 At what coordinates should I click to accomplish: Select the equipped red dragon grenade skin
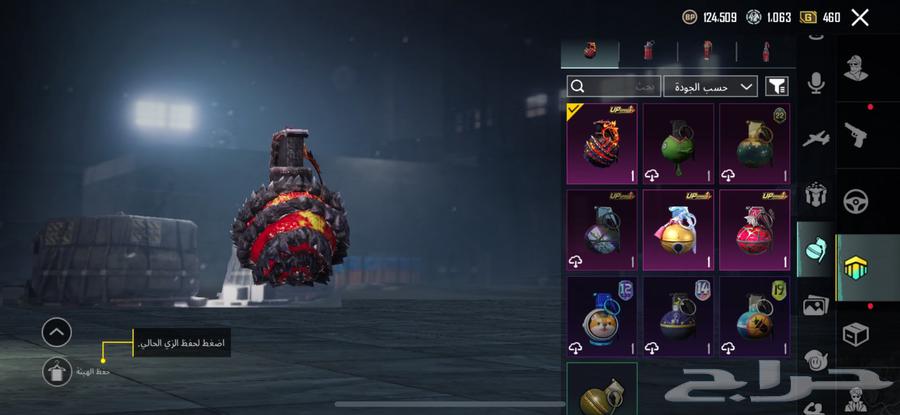[x=602, y=143]
